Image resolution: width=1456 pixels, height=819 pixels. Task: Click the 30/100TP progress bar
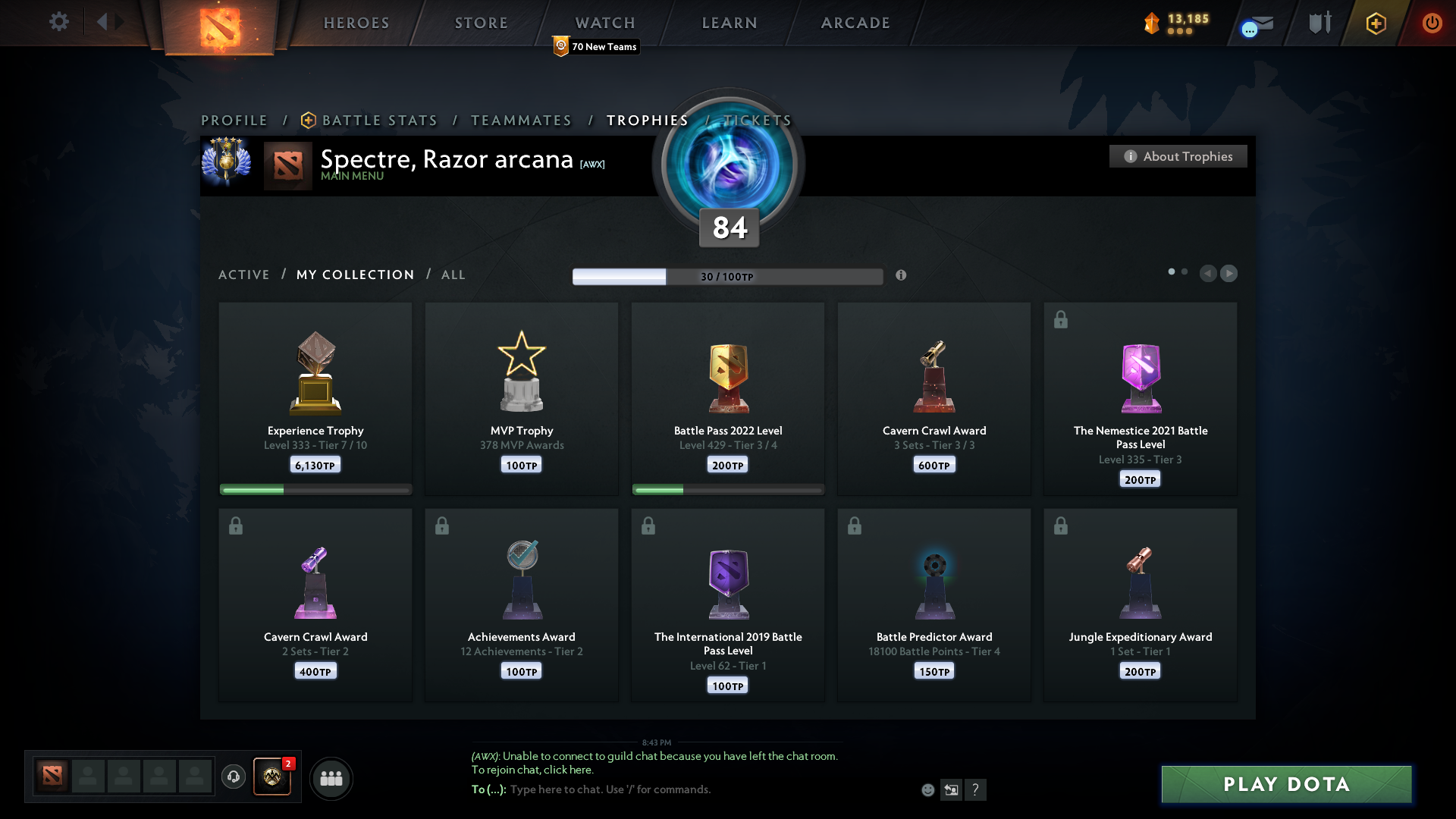[728, 276]
